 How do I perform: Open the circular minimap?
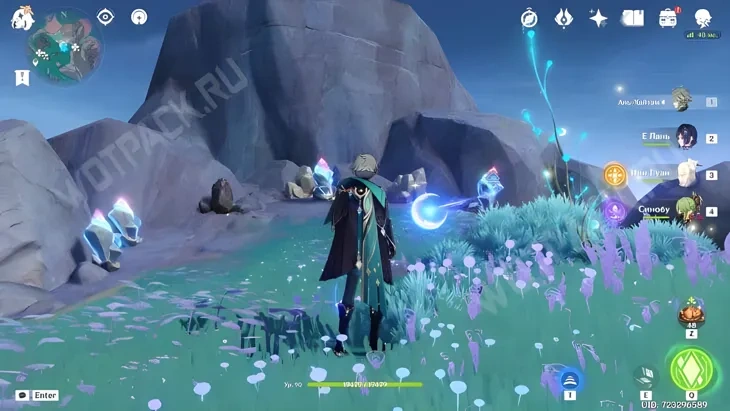65,47
